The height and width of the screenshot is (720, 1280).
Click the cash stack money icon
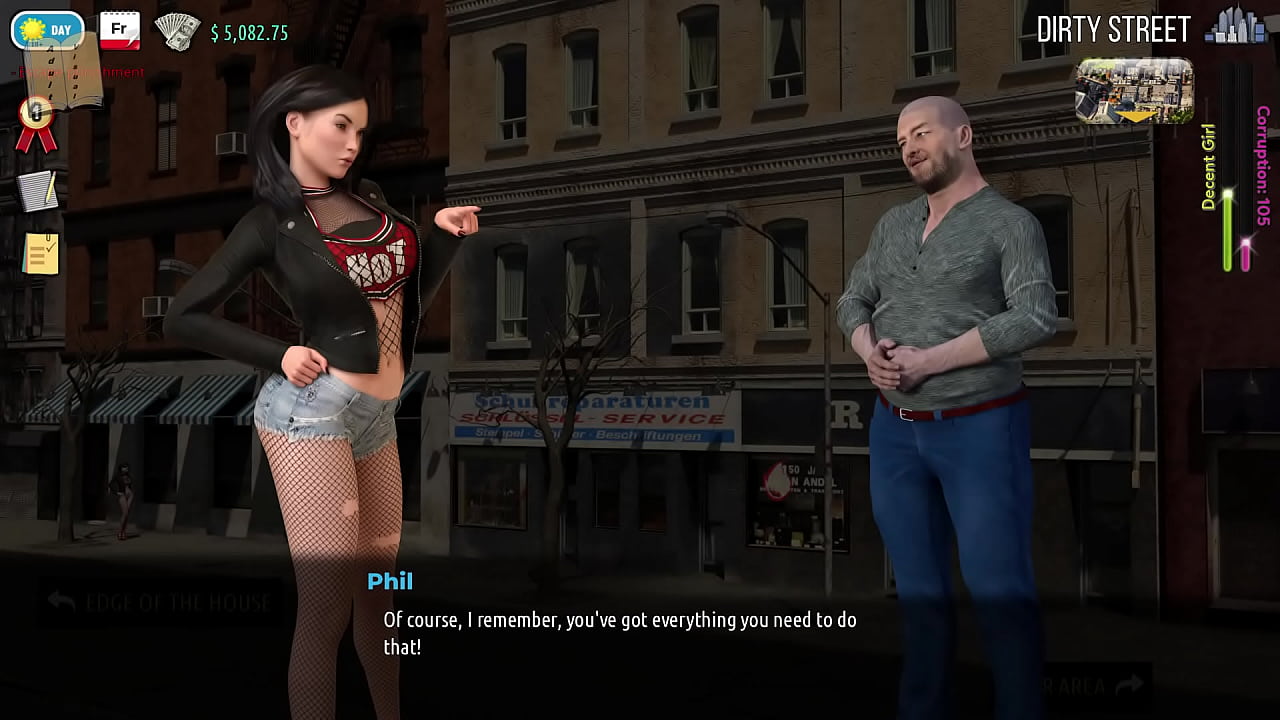(177, 31)
